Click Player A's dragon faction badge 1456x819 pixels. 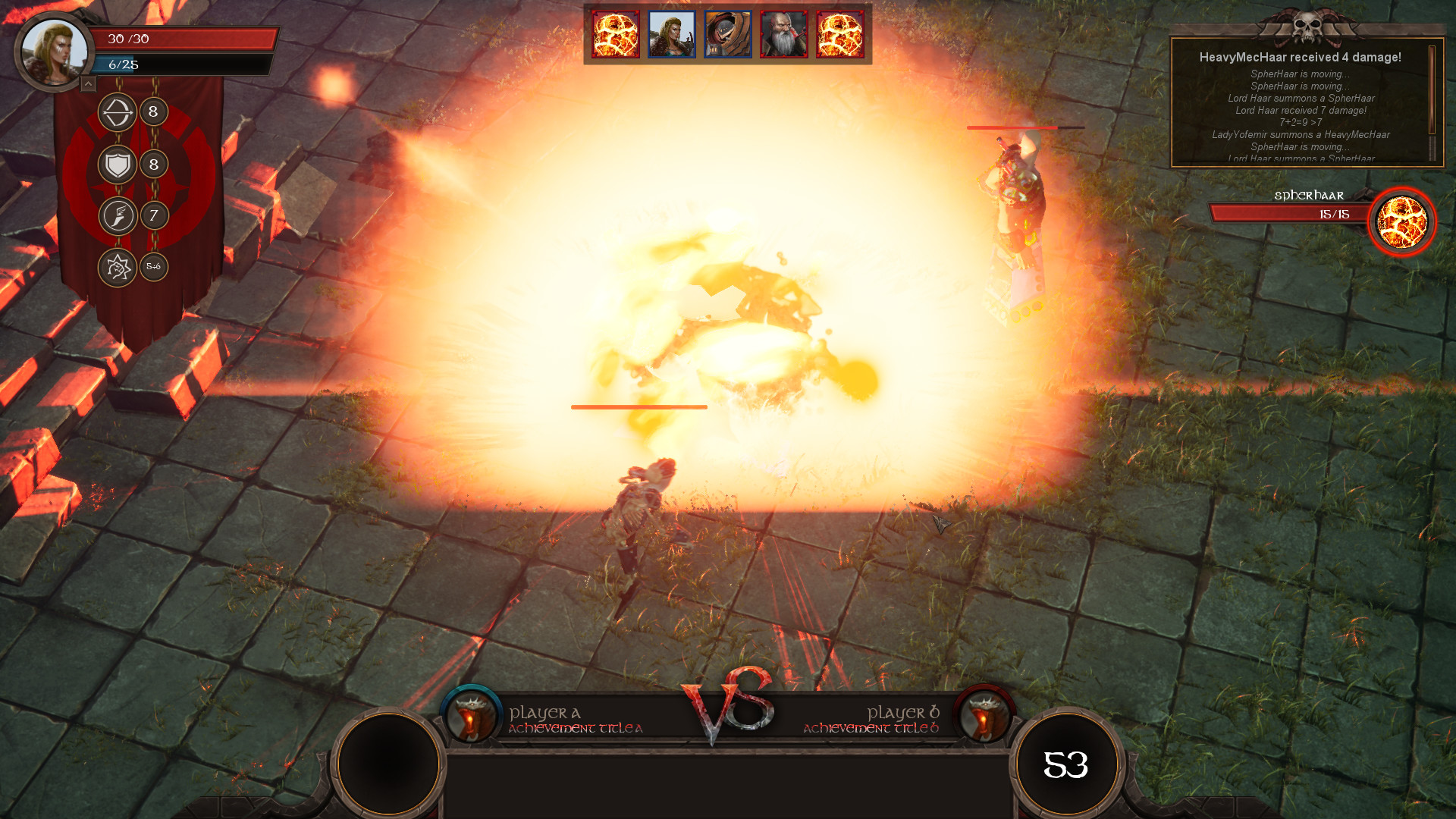click(471, 713)
